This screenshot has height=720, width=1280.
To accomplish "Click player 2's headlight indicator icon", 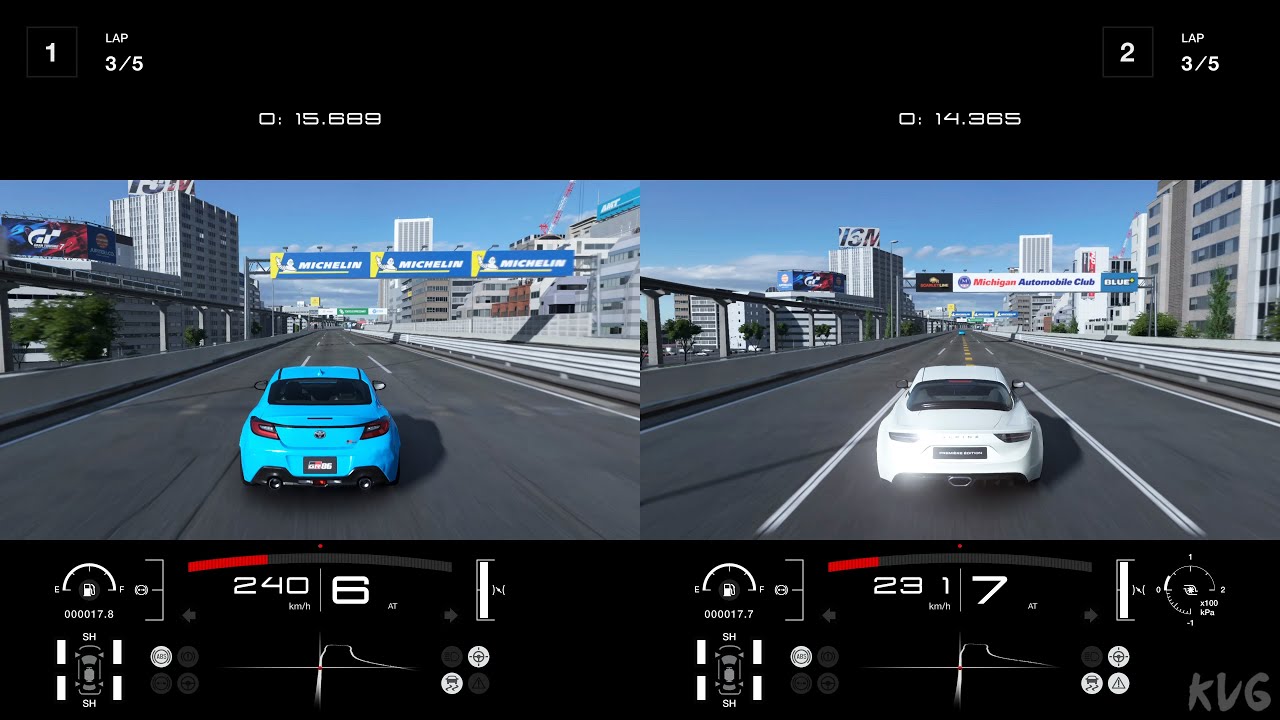I will (781, 590).
